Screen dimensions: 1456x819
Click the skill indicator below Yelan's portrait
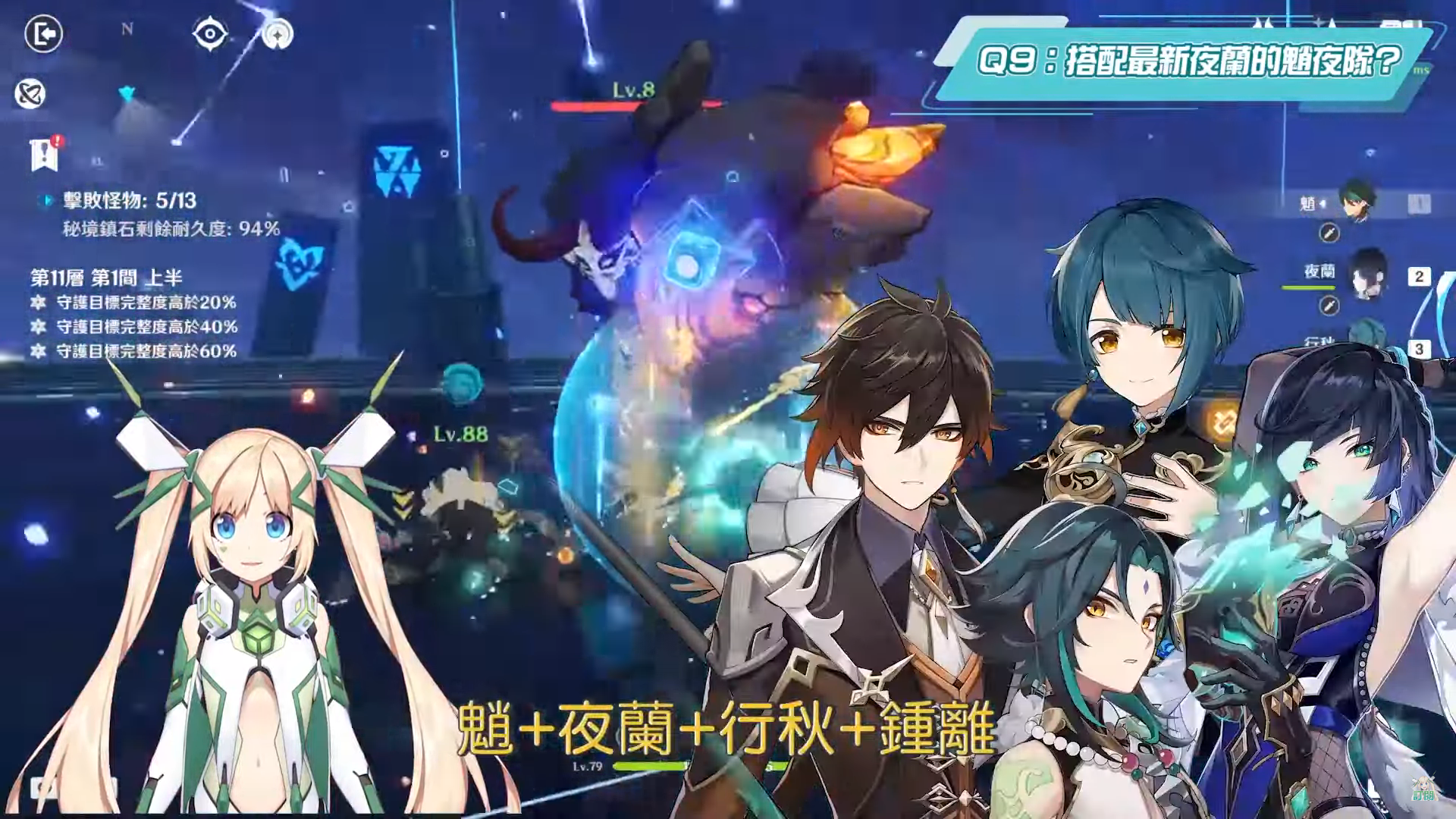(x=1328, y=305)
